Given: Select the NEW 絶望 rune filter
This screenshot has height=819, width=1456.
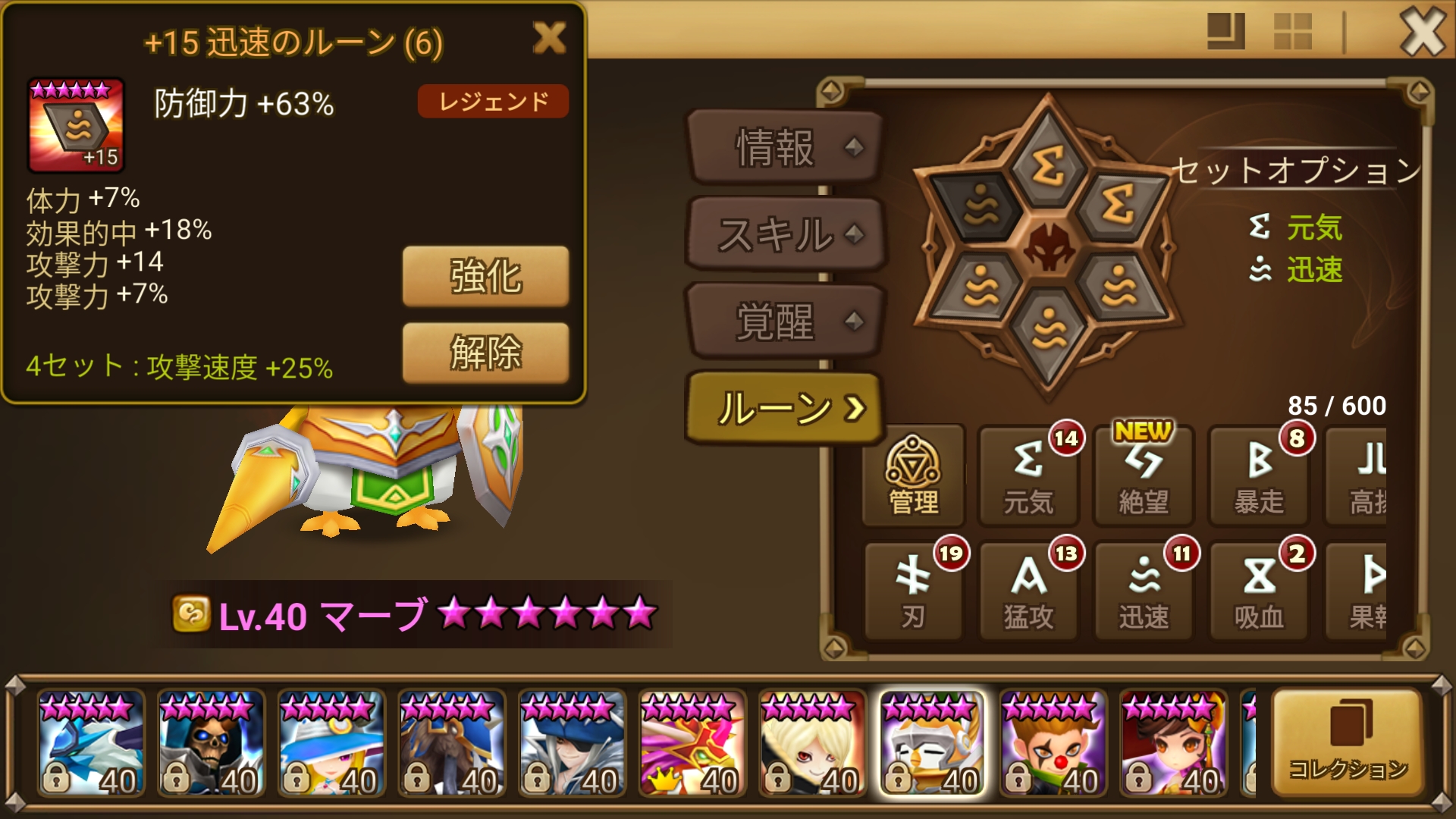Looking at the screenshot, I should (1143, 475).
